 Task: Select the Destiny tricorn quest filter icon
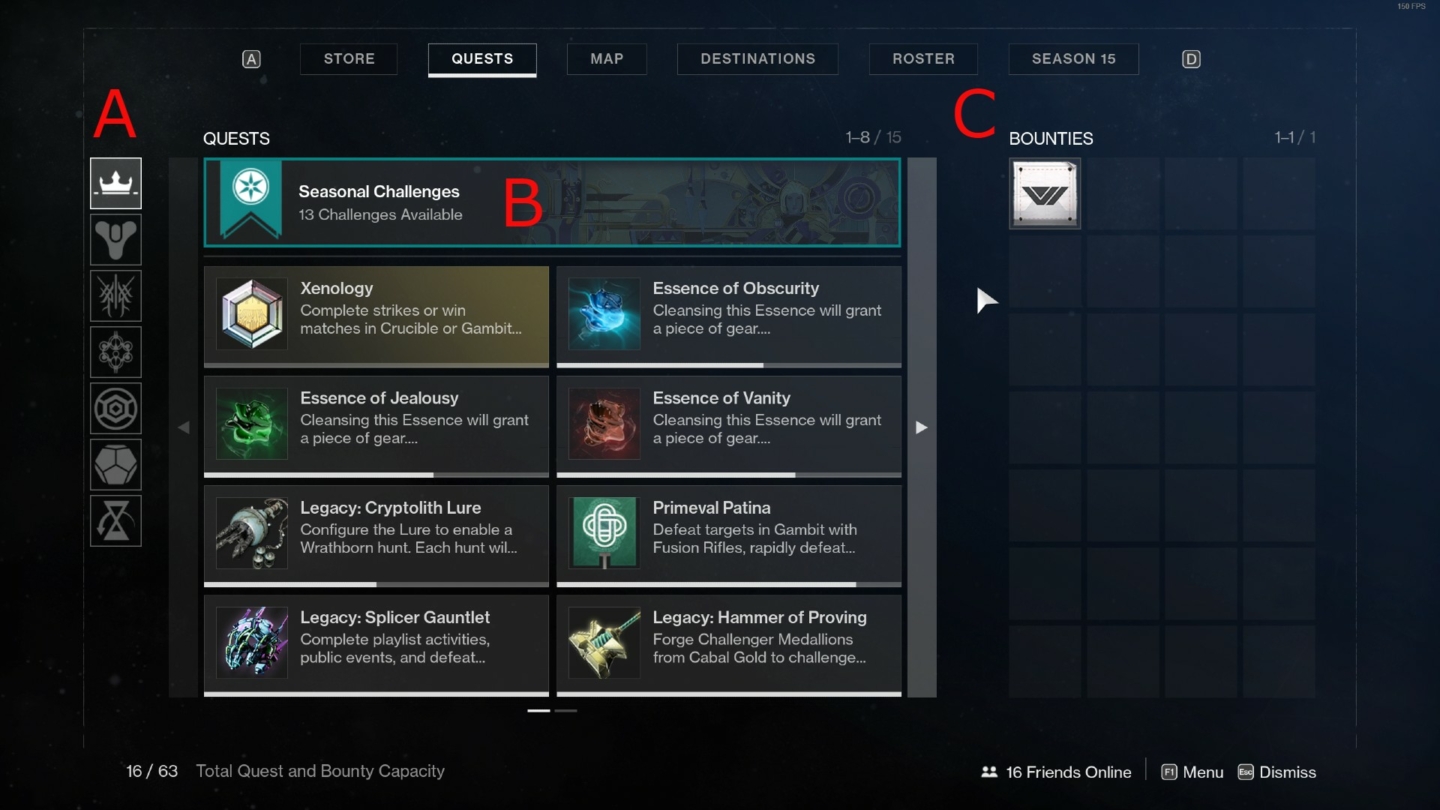pyautogui.click(x=115, y=239)
